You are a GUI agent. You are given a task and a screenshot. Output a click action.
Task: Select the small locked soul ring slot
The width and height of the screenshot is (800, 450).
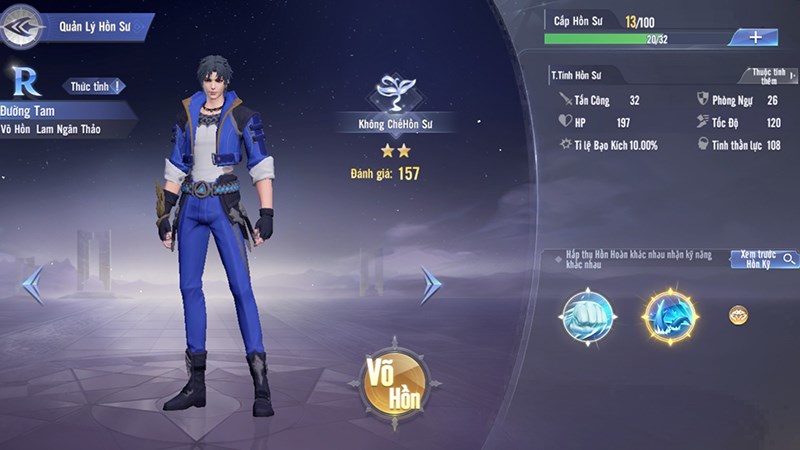[x=738, y=315]
